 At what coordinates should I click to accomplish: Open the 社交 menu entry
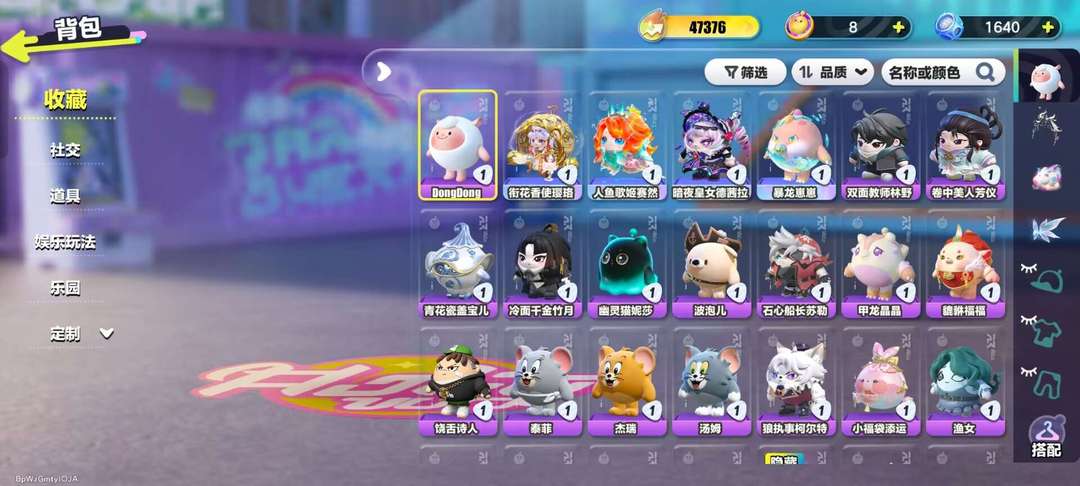[x=65, y=150]
